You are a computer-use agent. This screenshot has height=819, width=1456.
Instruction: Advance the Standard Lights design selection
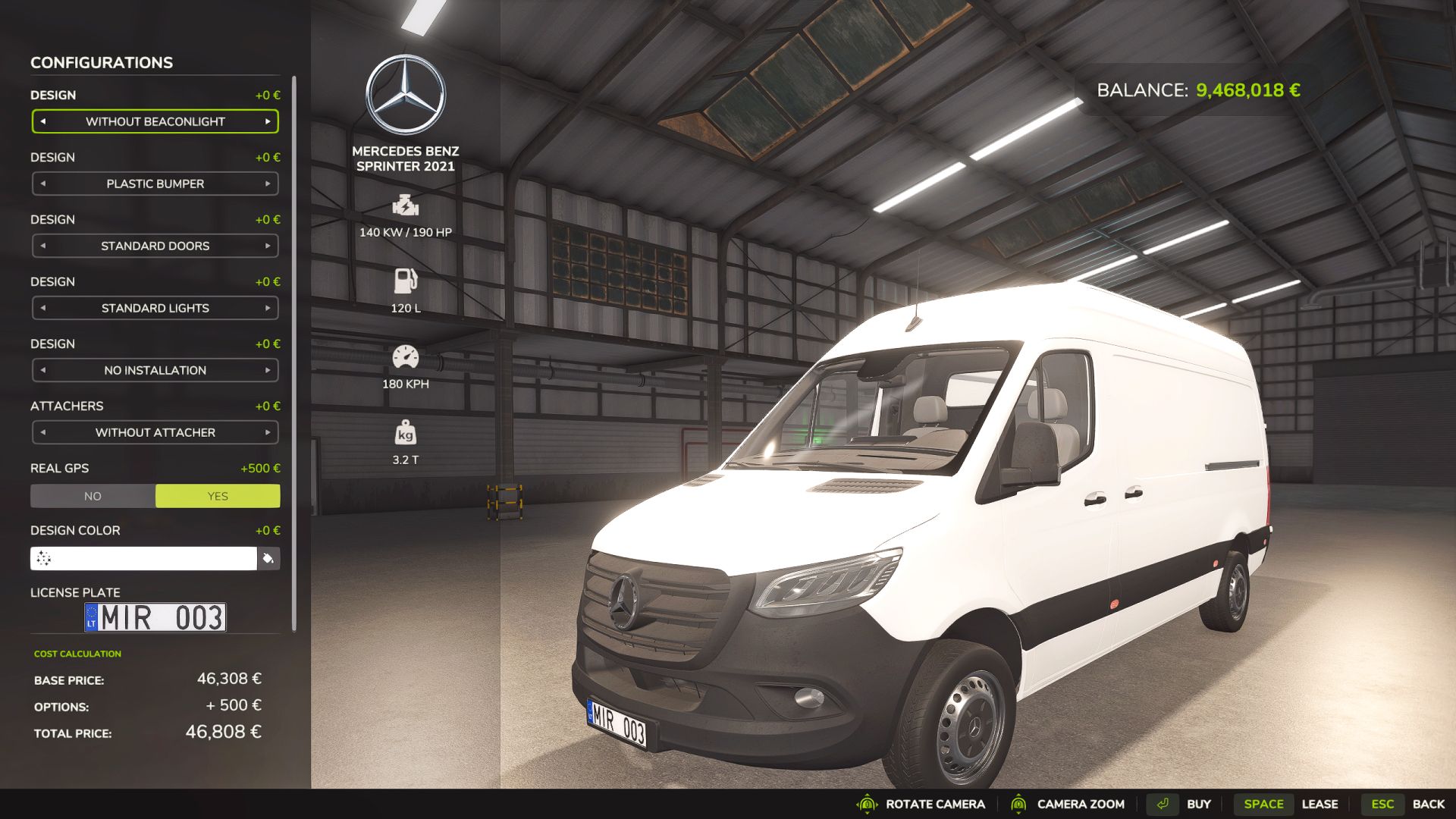tap(267, 308)
